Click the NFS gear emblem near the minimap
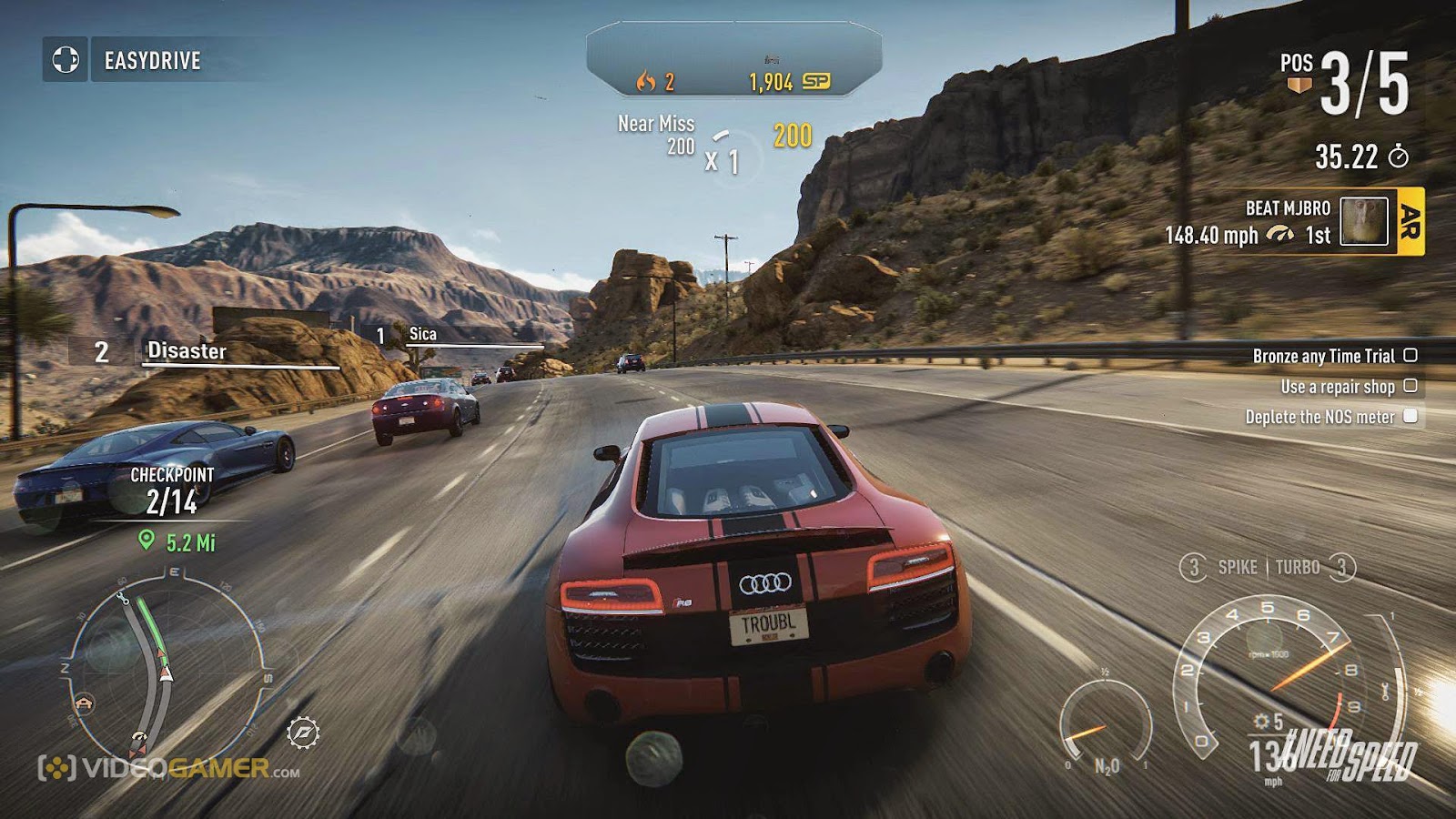 coord(305,733)
